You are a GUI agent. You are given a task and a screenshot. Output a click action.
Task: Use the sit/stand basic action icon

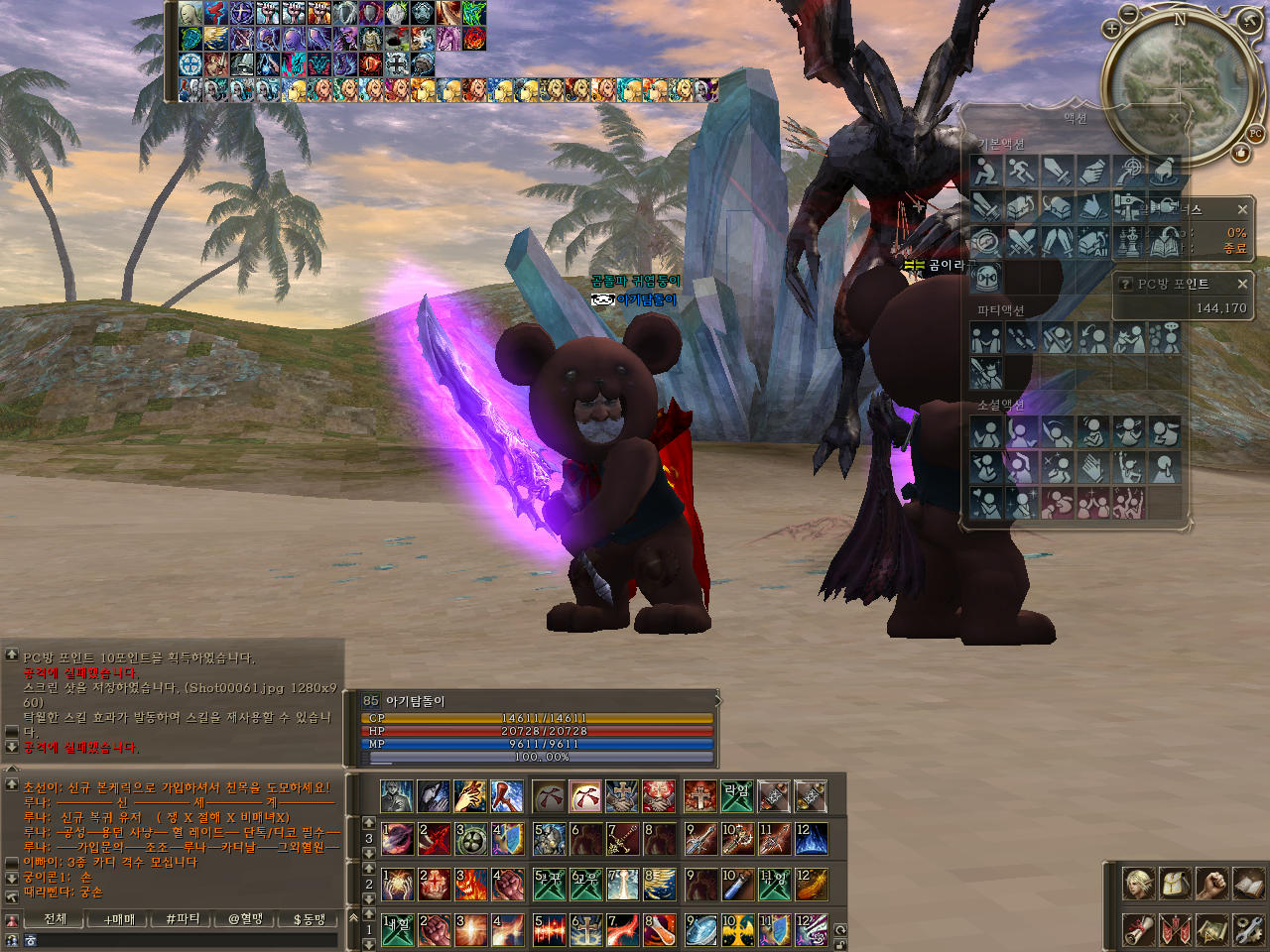tap(985, 172)
